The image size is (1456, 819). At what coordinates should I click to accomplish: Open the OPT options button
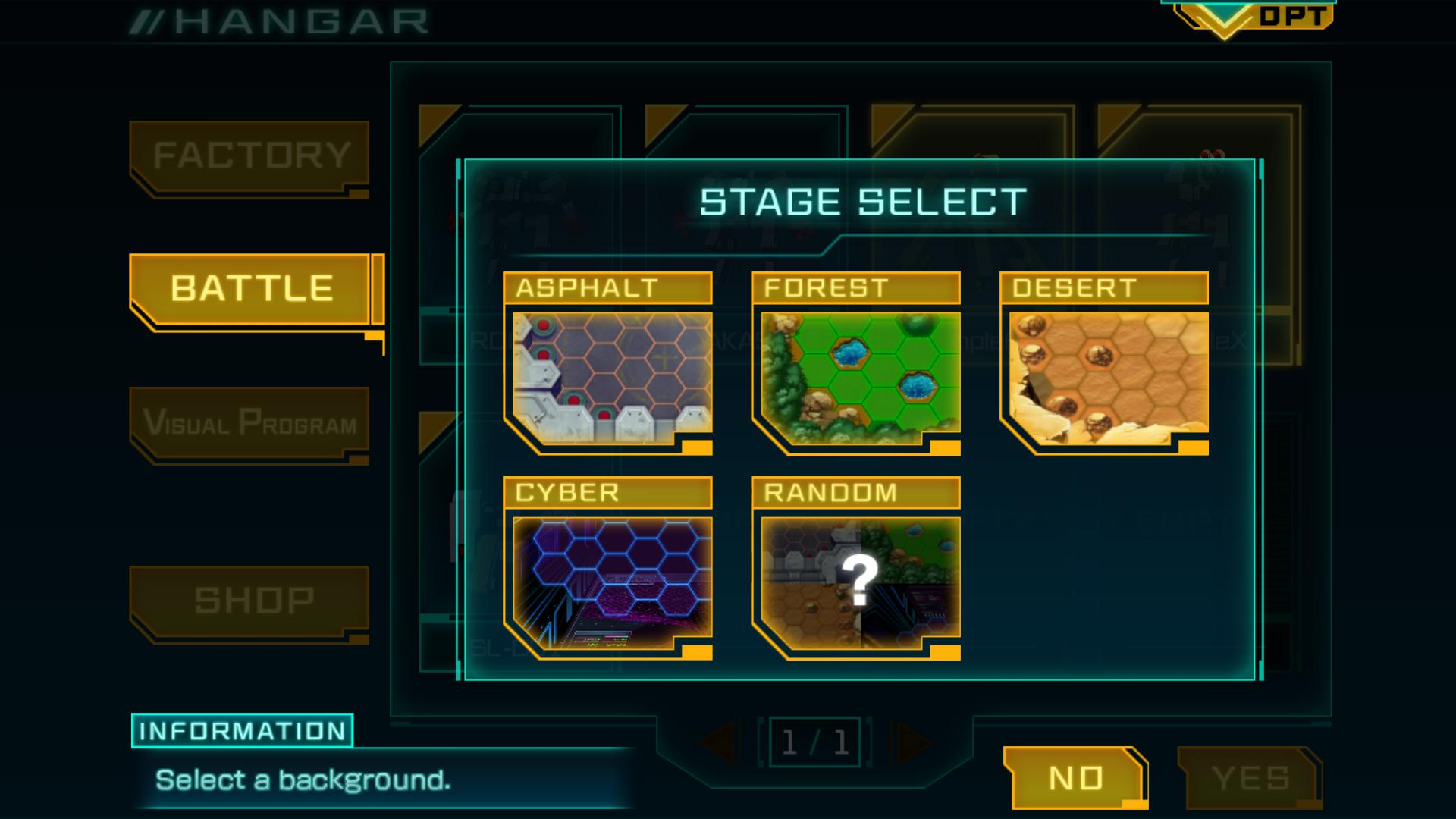(x=1259, y=17)
